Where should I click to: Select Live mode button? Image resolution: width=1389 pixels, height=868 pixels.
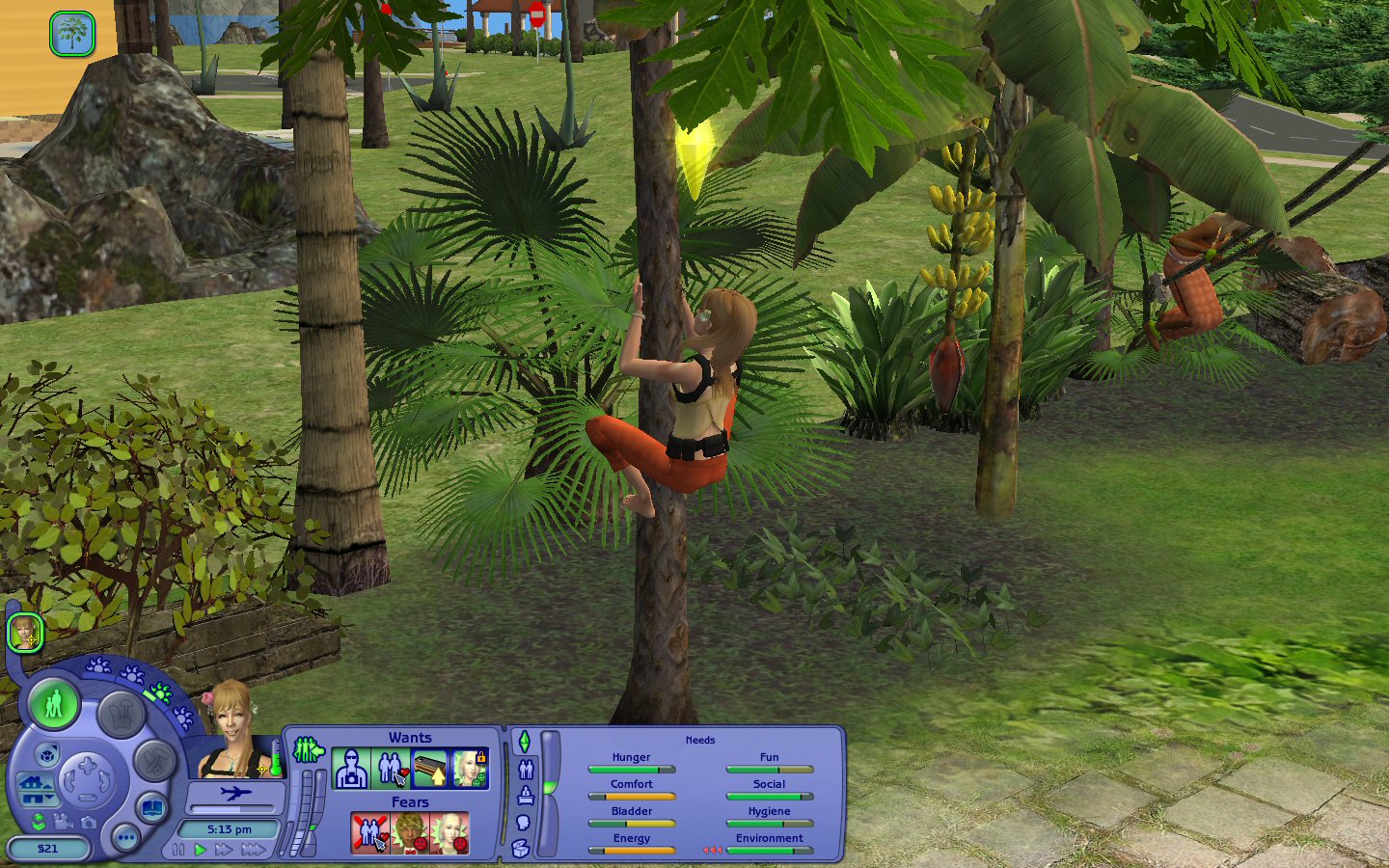pos(54,703)
